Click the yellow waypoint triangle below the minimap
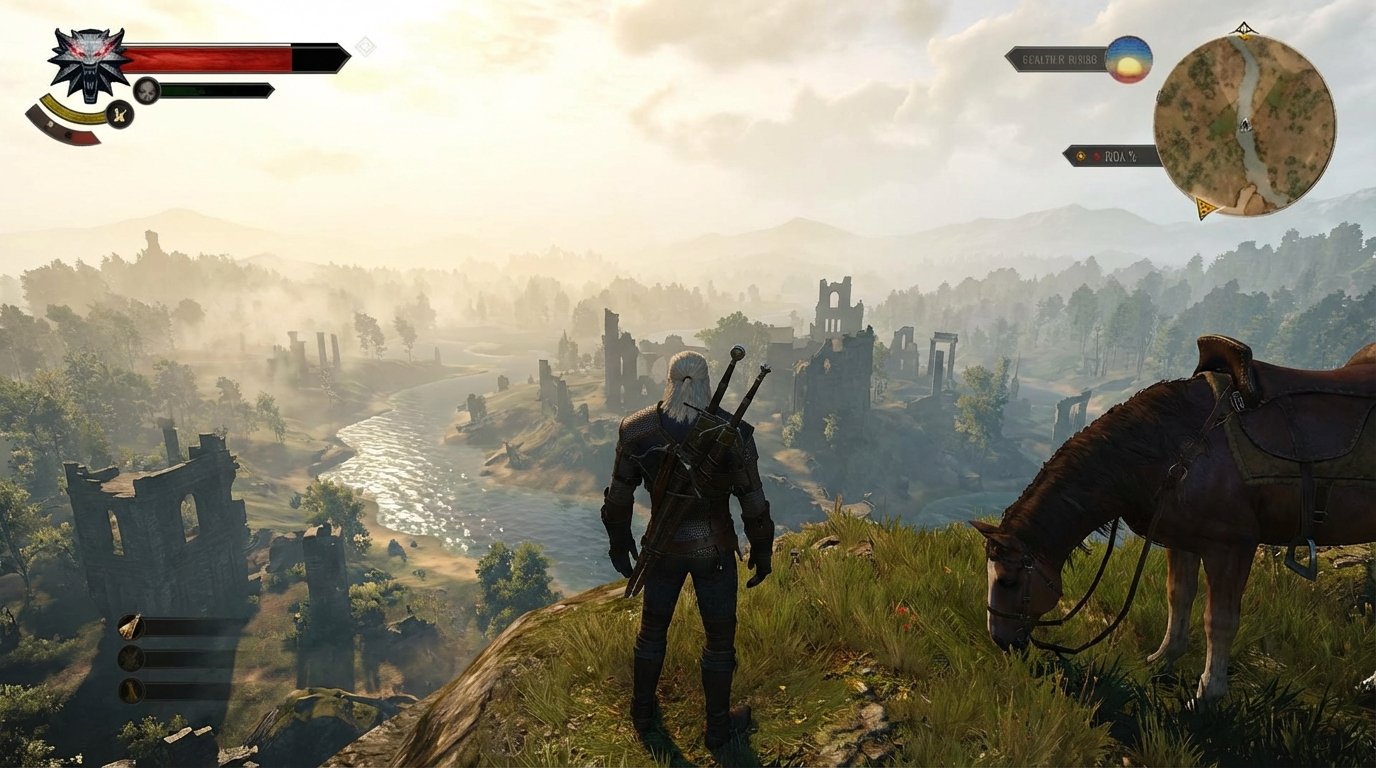 tap(1204, 207)
